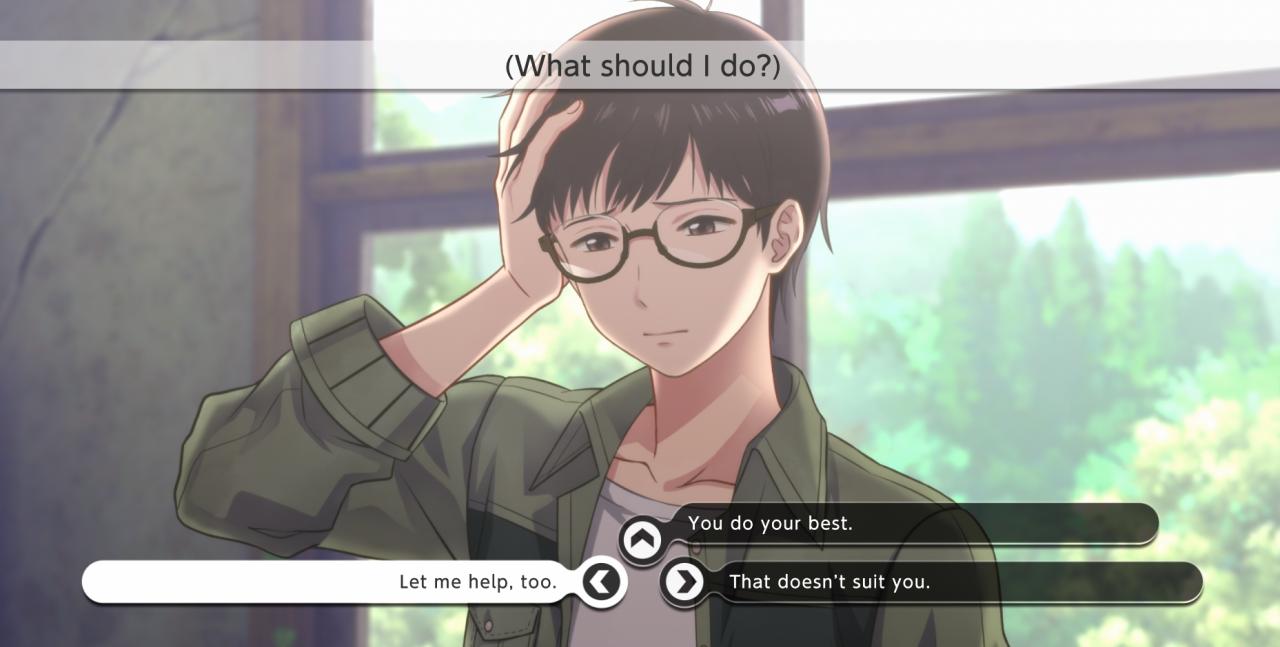Choose the reply "You do your best."
Image resolution: width=1280 pixels, height=647 pixels.
tap(770, 524)
